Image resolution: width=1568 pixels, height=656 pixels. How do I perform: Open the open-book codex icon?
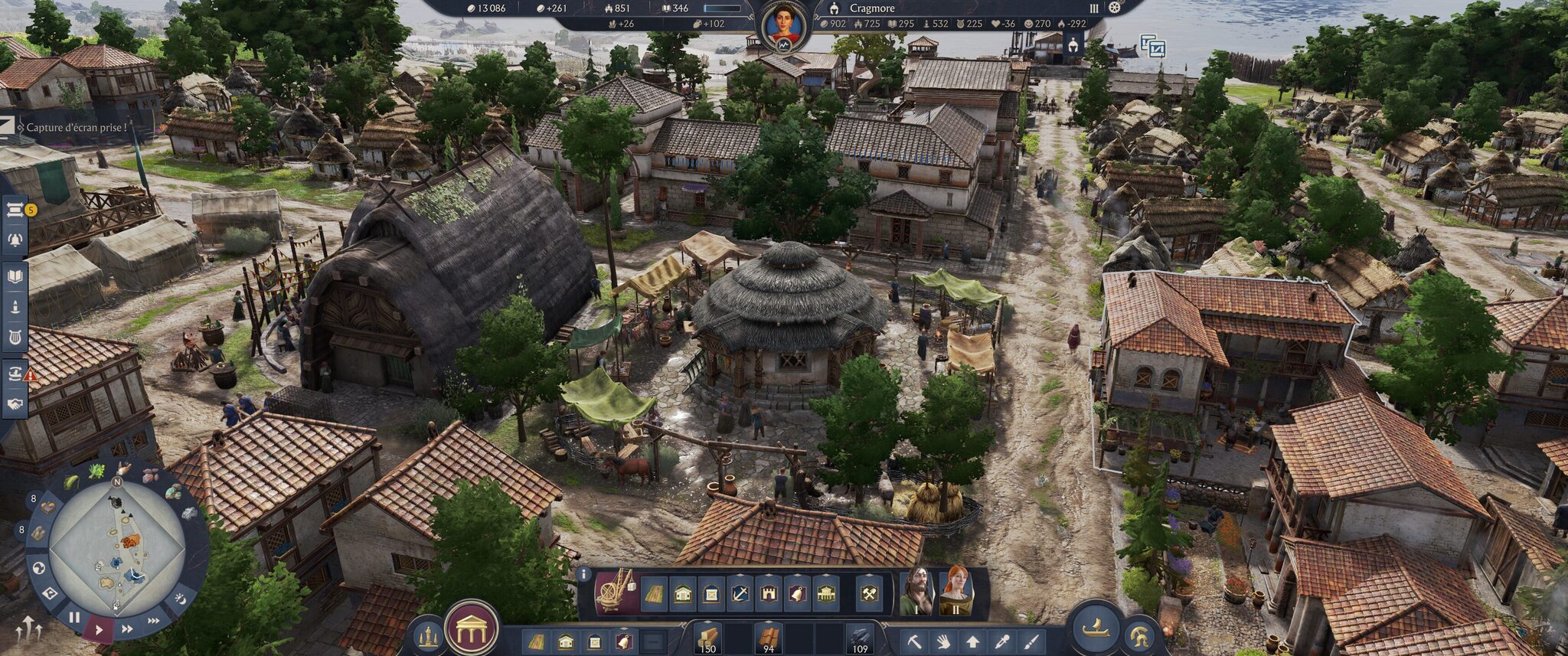15,276
